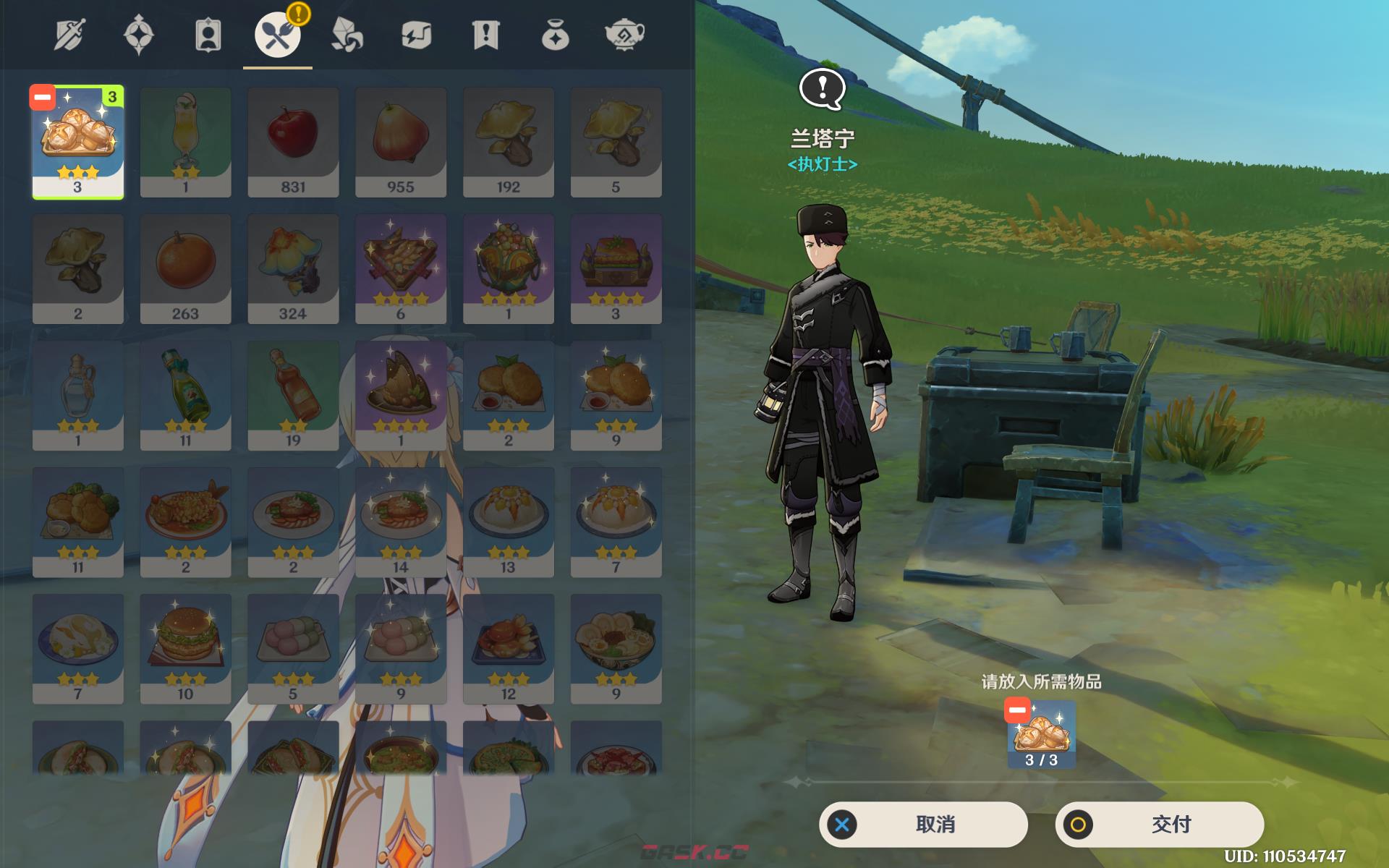
Task: Pick the ramen bowl dish slot
Action: [x=616, y=648]
